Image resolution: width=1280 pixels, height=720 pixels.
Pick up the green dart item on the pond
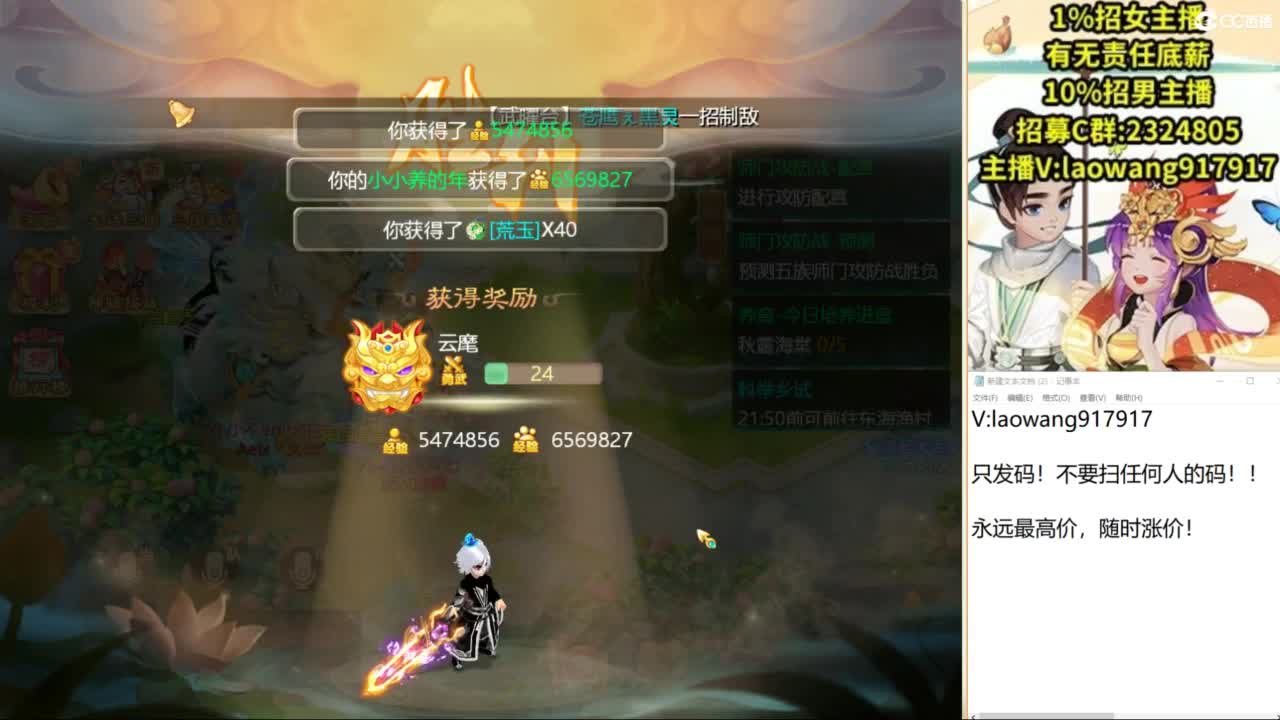pyautogui.click(x=706, y=538)
